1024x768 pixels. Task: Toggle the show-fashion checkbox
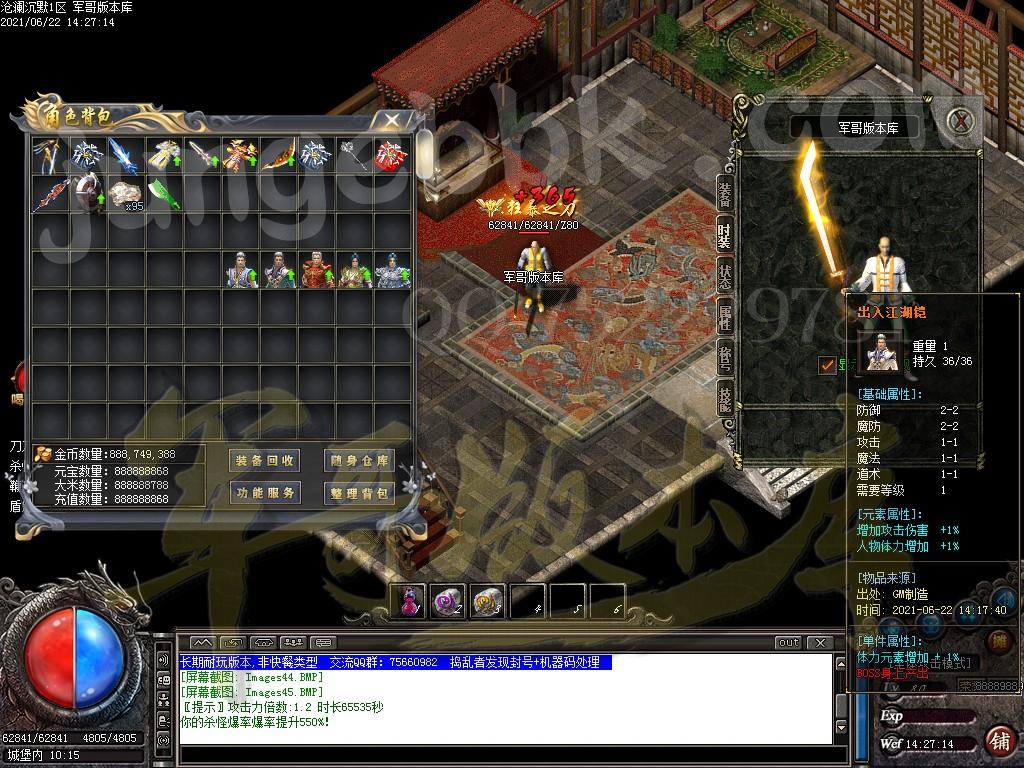coord(827,365)
